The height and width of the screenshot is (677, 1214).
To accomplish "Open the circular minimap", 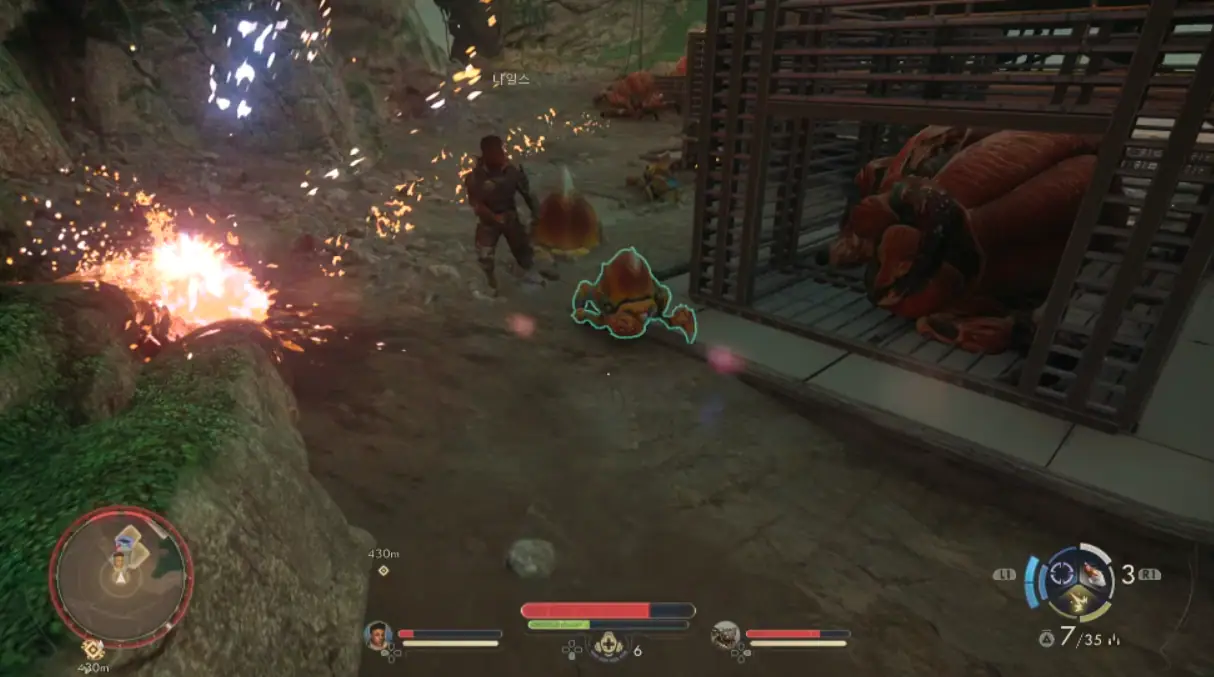I will click(121, 576).
